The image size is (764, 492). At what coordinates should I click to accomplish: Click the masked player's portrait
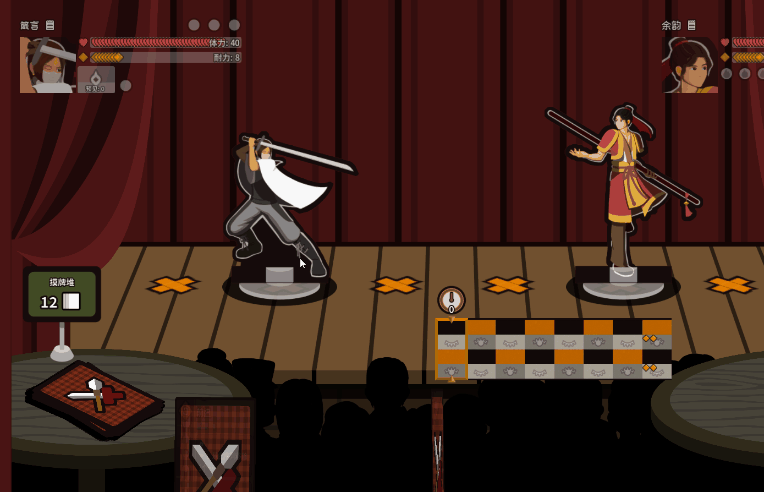[47, 65]
